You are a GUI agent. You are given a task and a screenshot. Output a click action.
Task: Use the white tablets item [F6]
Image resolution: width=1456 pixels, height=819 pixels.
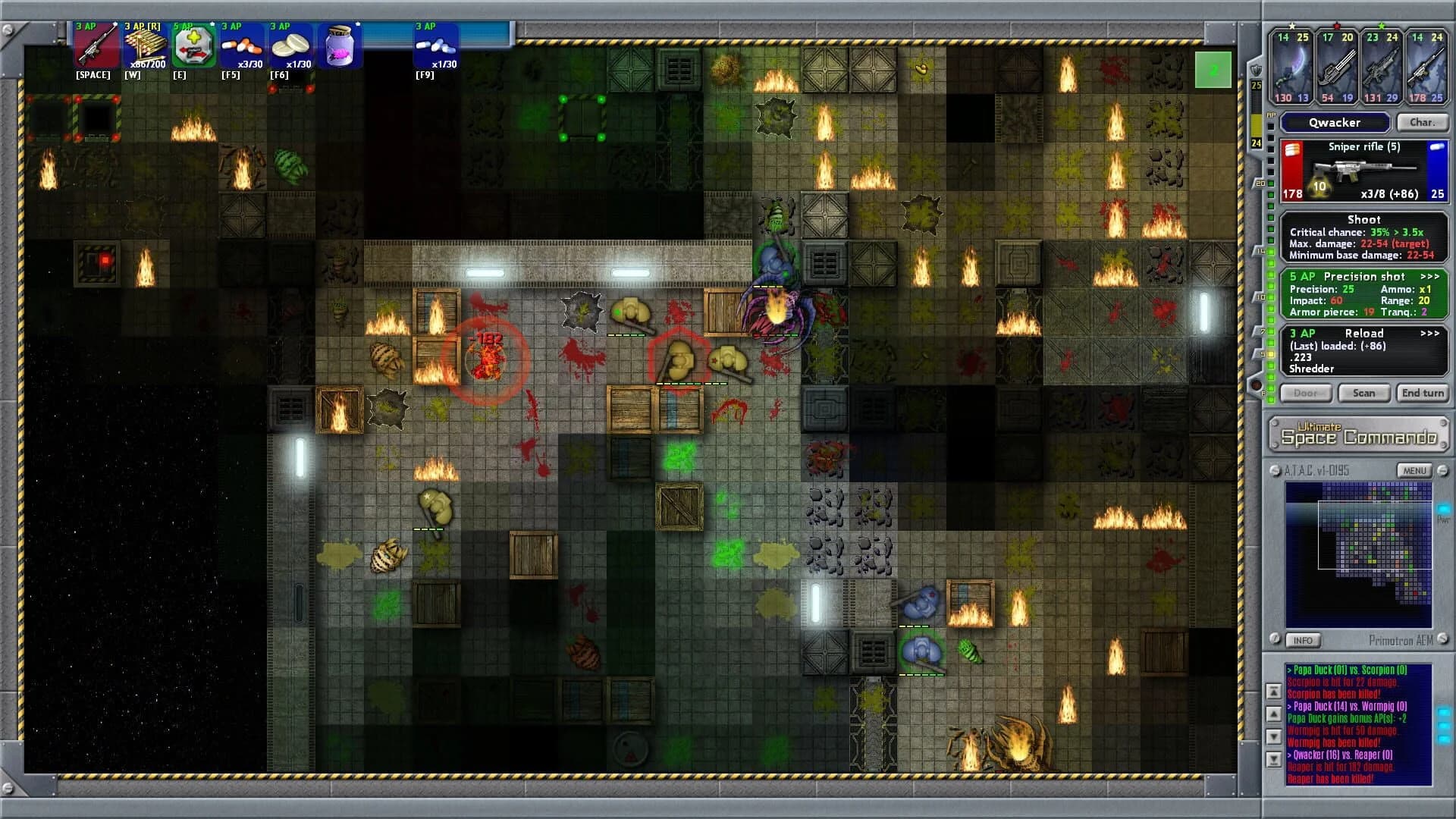point(292,45)
